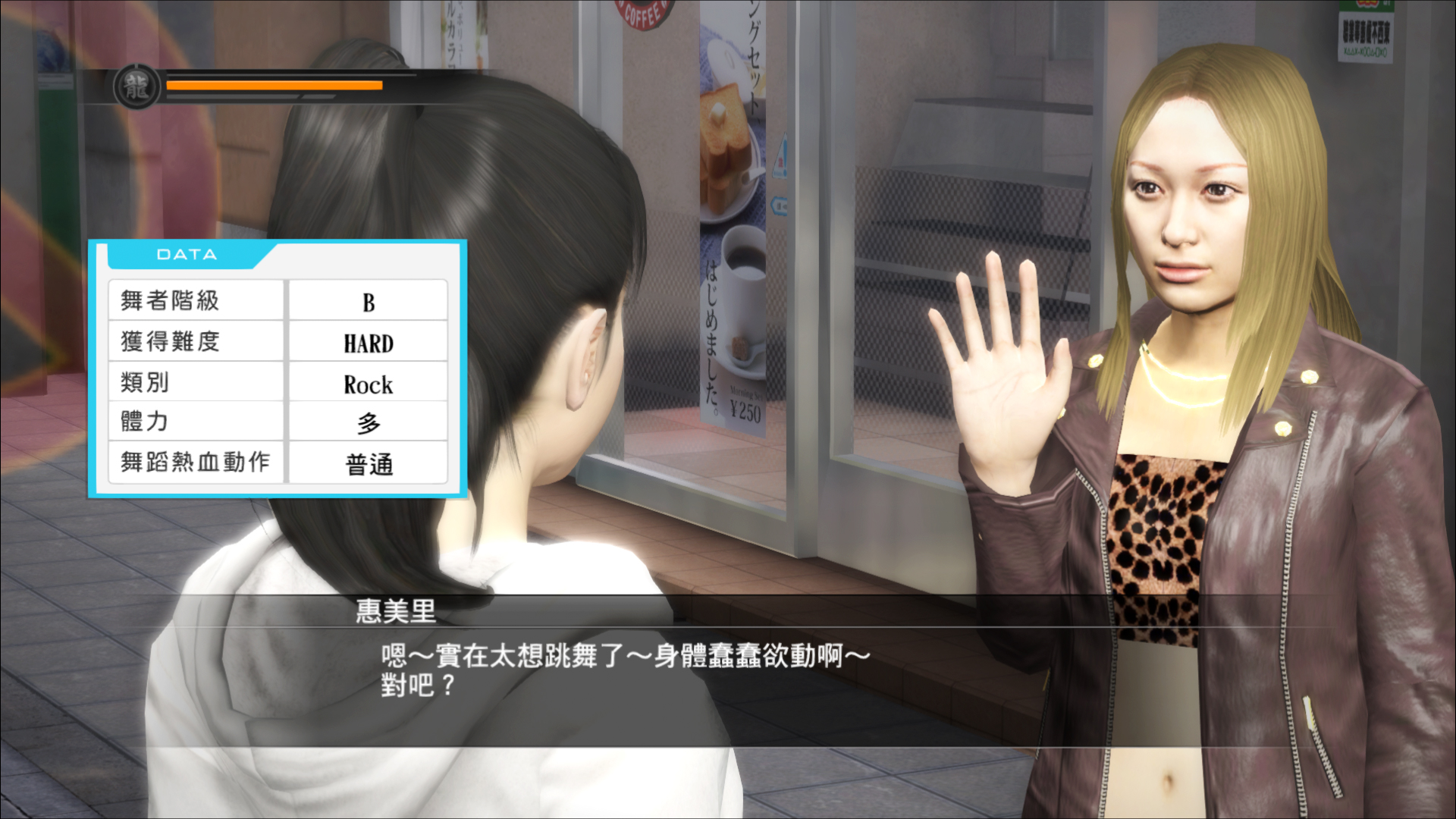The image size is (1456, 819).
Task: Click the 龍 emblem icon on the health bar
Action: point(136,86)
